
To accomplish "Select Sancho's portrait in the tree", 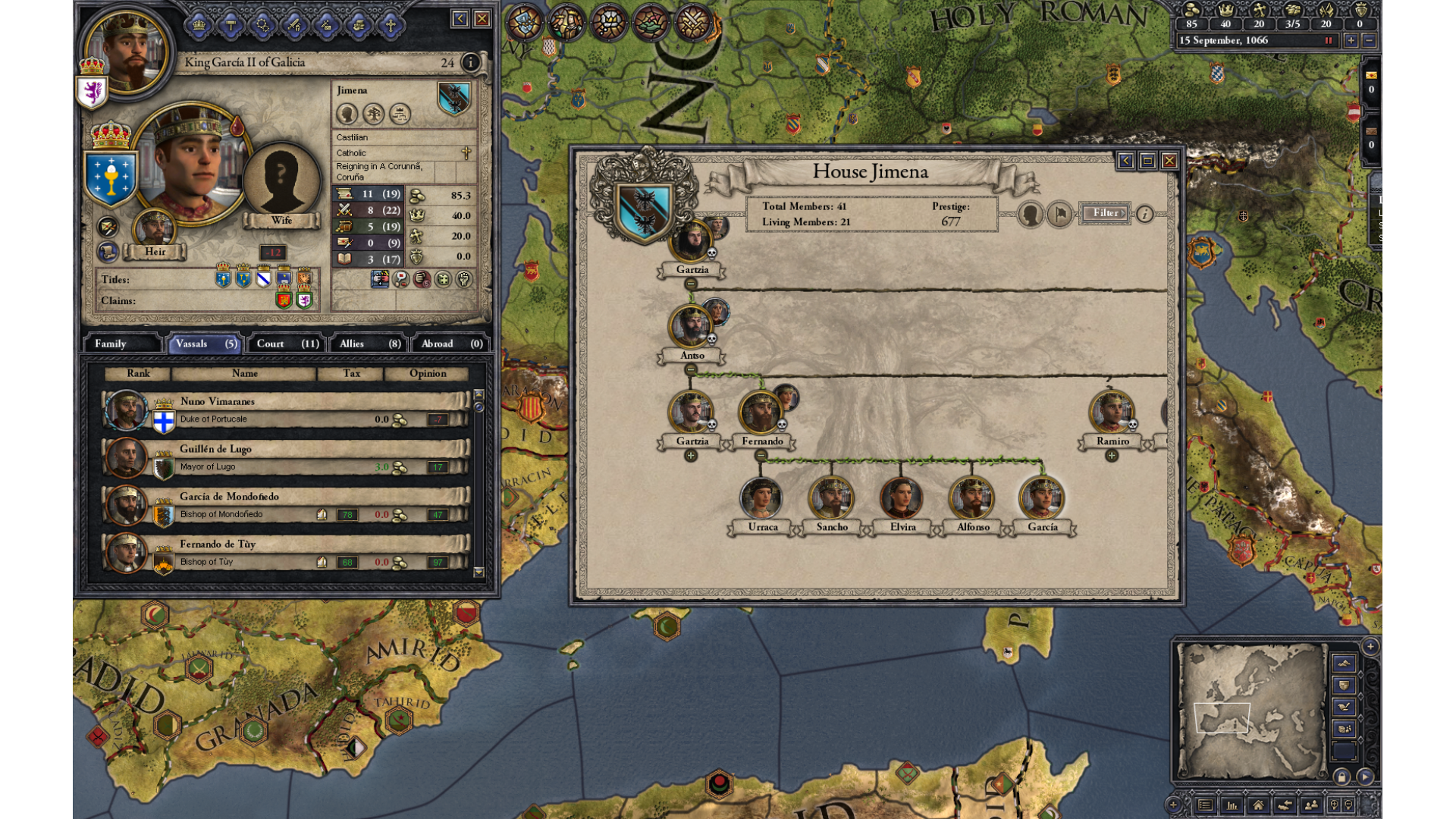I will coord(831,499).
